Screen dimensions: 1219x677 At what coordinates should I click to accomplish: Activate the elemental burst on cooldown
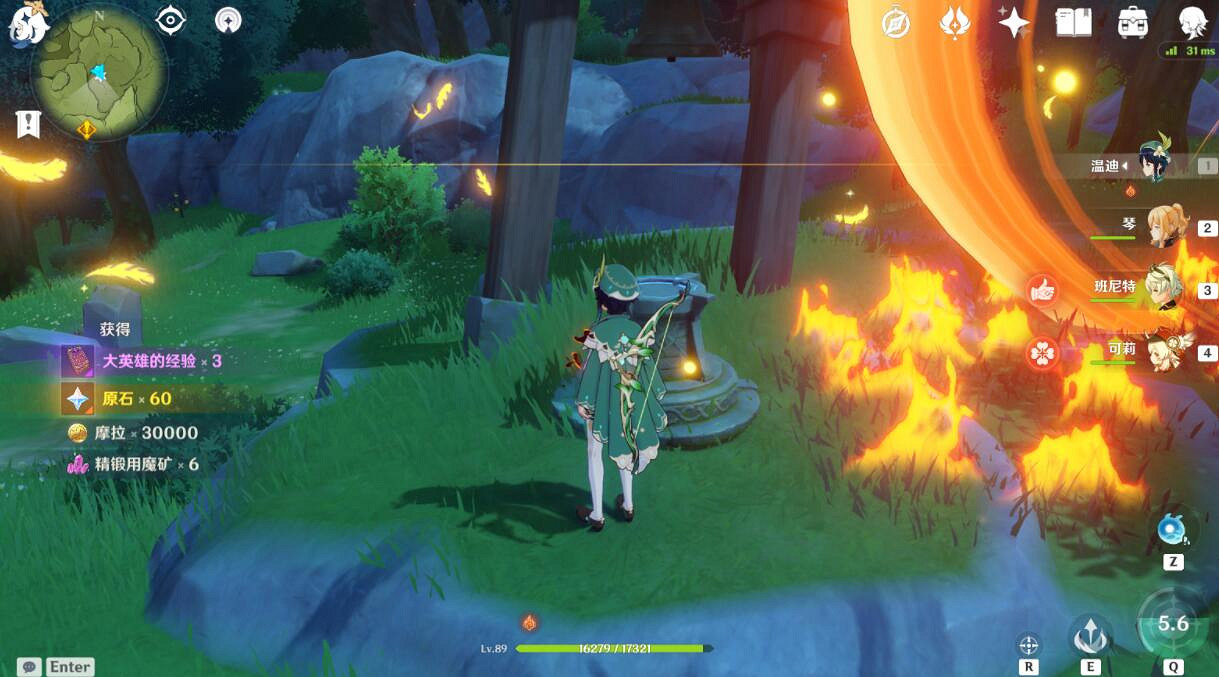(x=1172, y=625)
